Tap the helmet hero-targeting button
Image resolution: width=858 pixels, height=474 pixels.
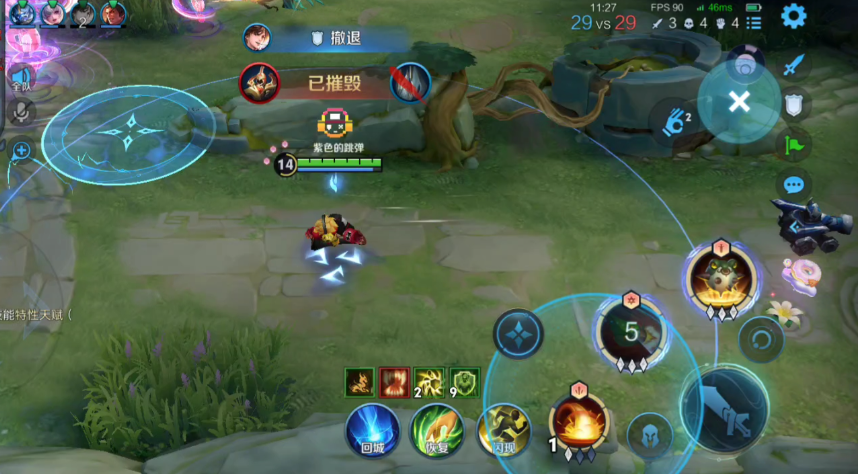[649, 433]
